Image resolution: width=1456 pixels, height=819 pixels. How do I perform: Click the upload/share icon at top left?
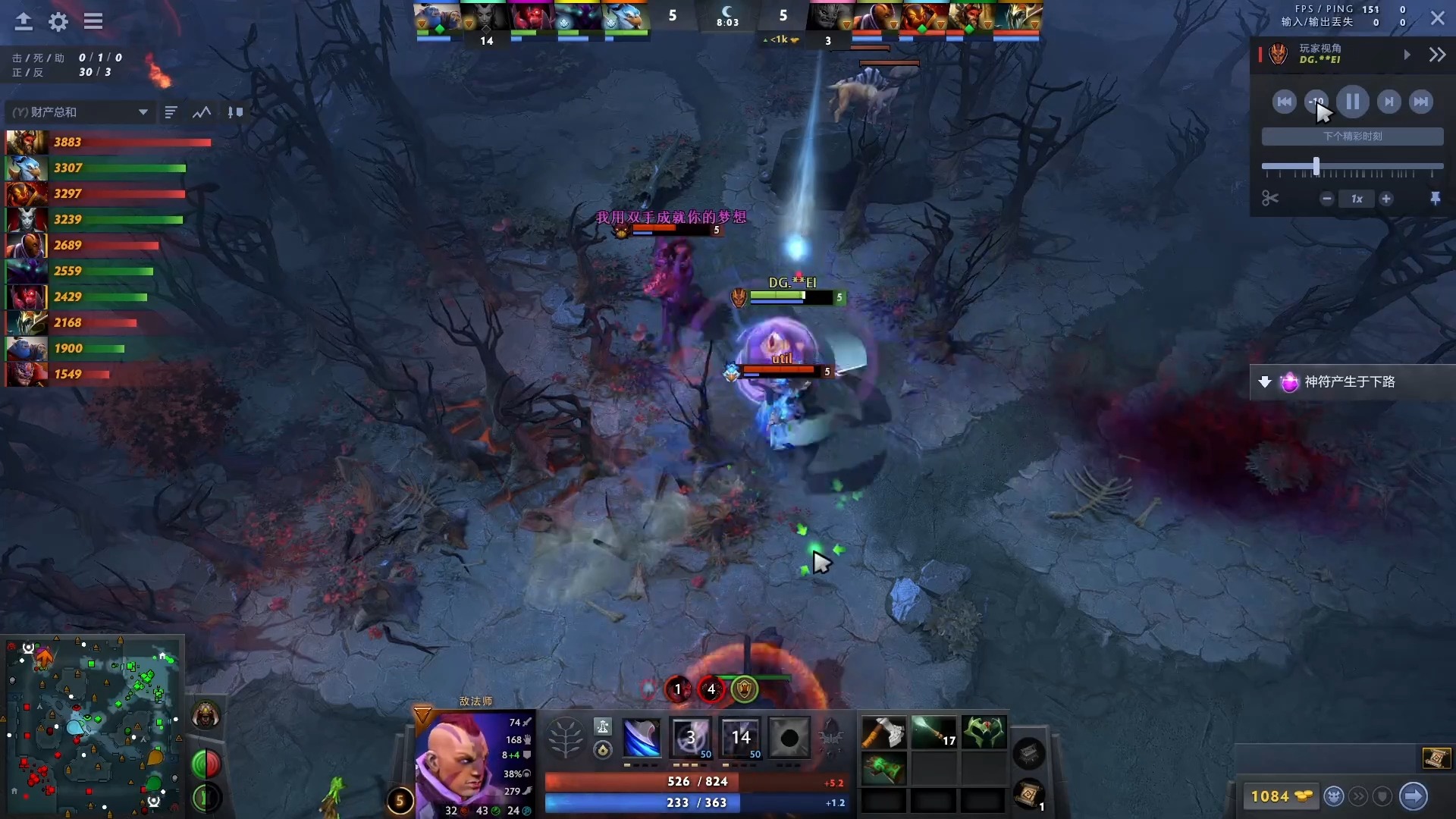(x=23, y=22)
